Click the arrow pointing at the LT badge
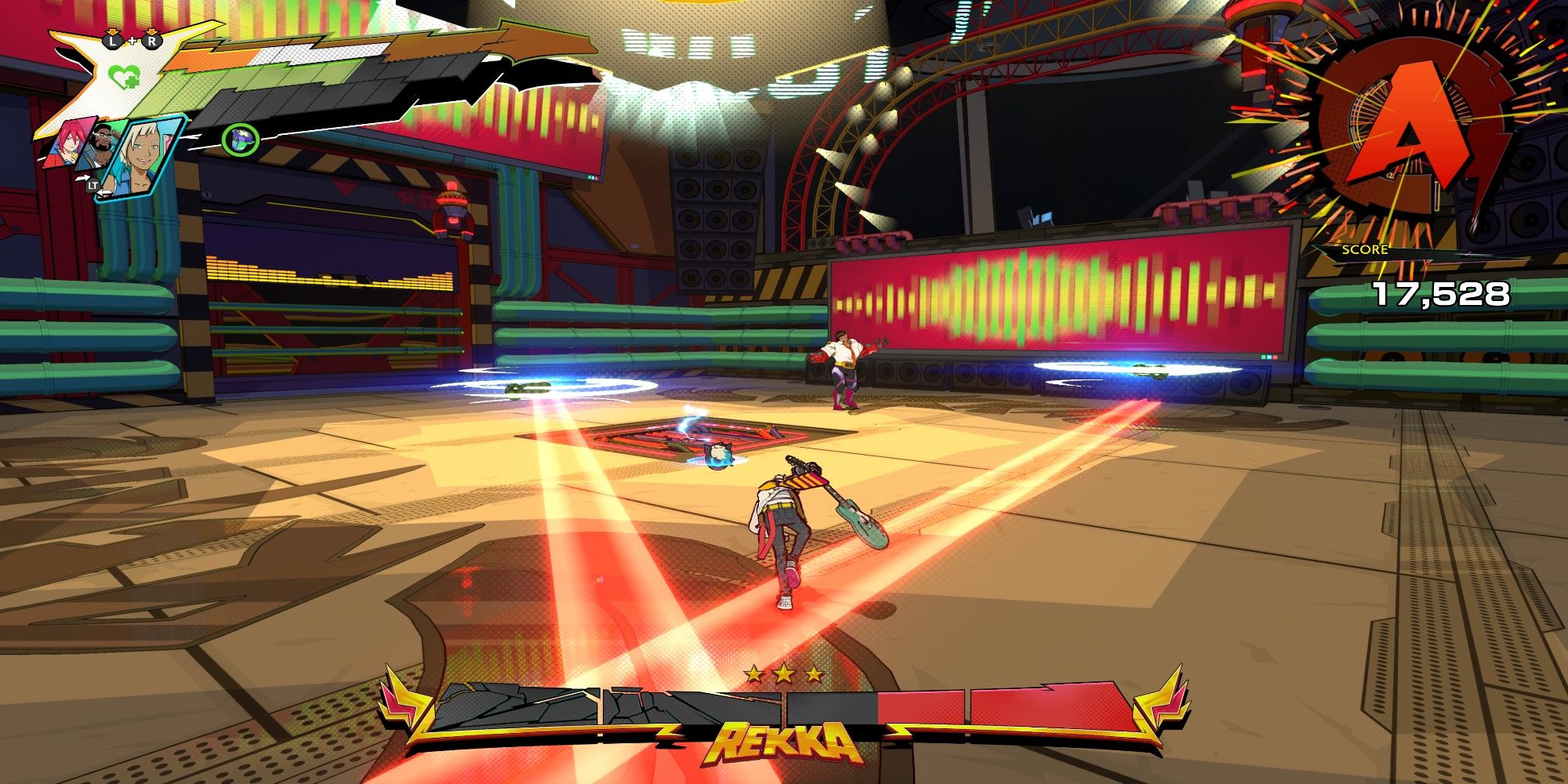This screenshot has height=784, width=1568. 83,177
